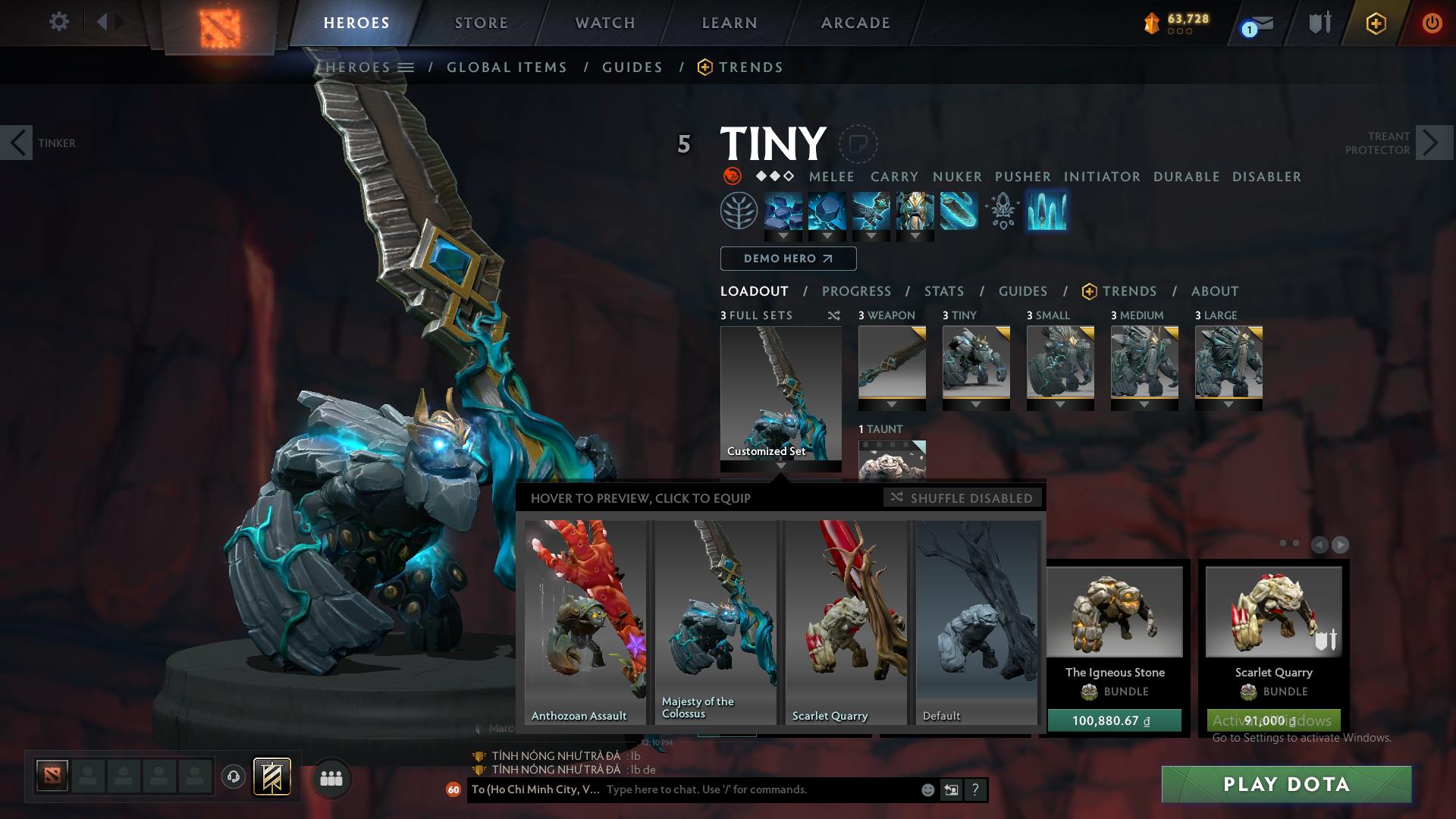Open Dota Plus hexagon icon in top bar
This screenshot has width=1456, height=819.
tap(1377, 24)
